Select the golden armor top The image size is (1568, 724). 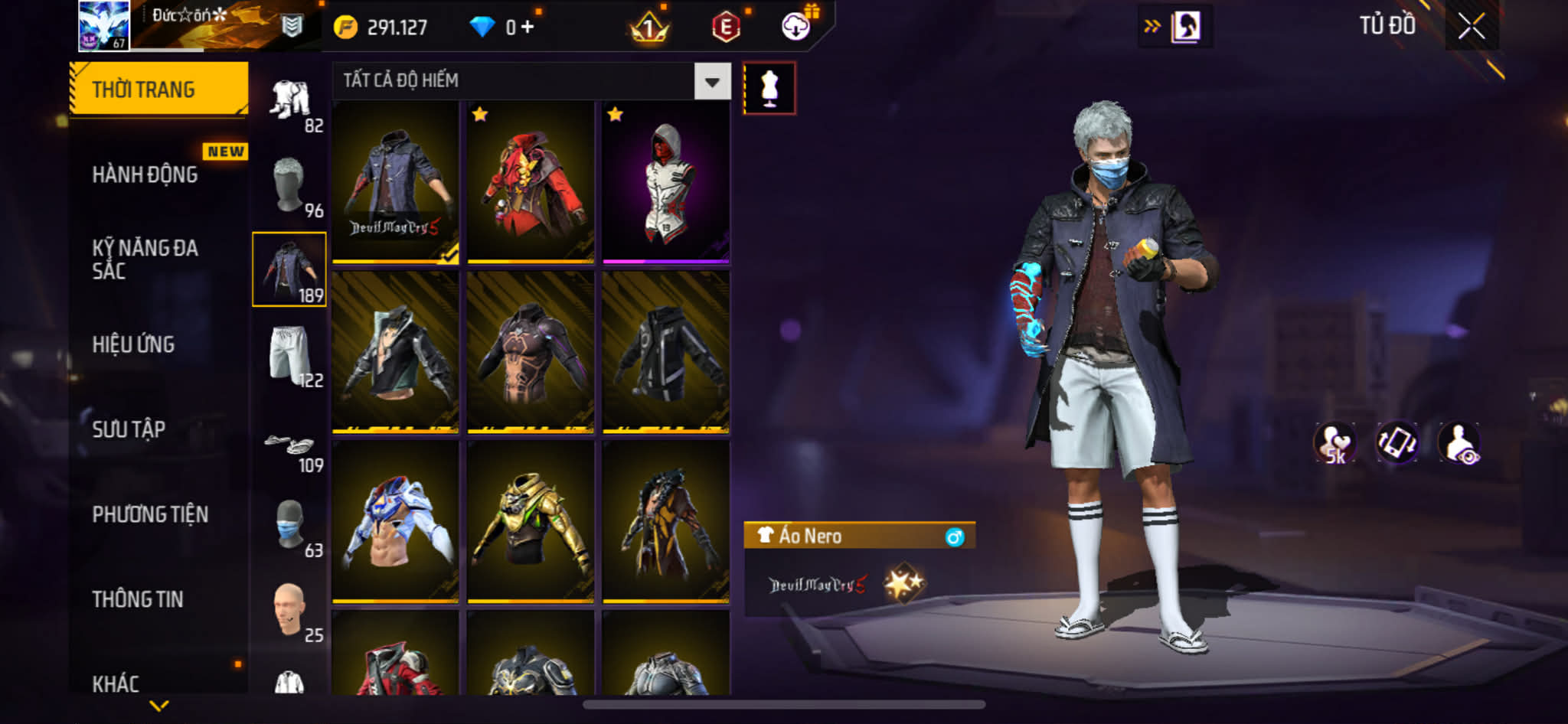(x=531, y=520)
